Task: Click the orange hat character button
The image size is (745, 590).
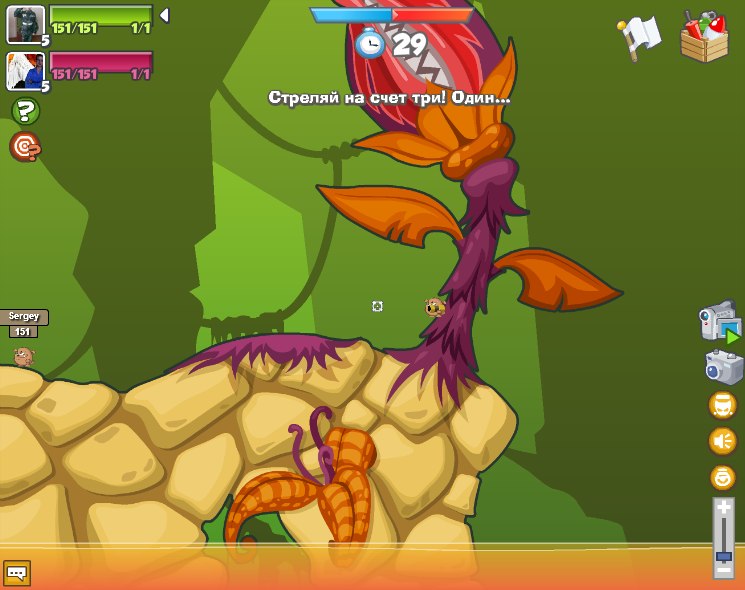Action: click(x=722, y=405)
